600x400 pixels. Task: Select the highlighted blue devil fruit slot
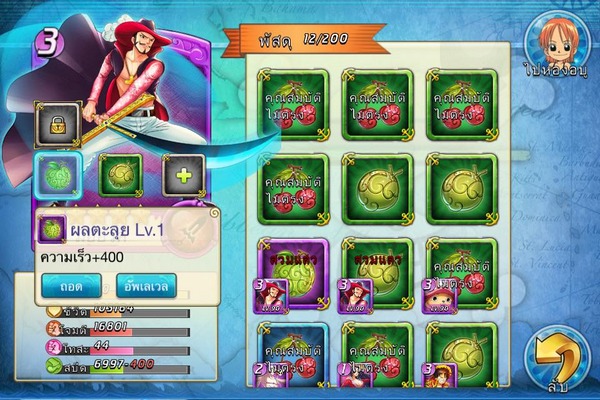(56, 175)
